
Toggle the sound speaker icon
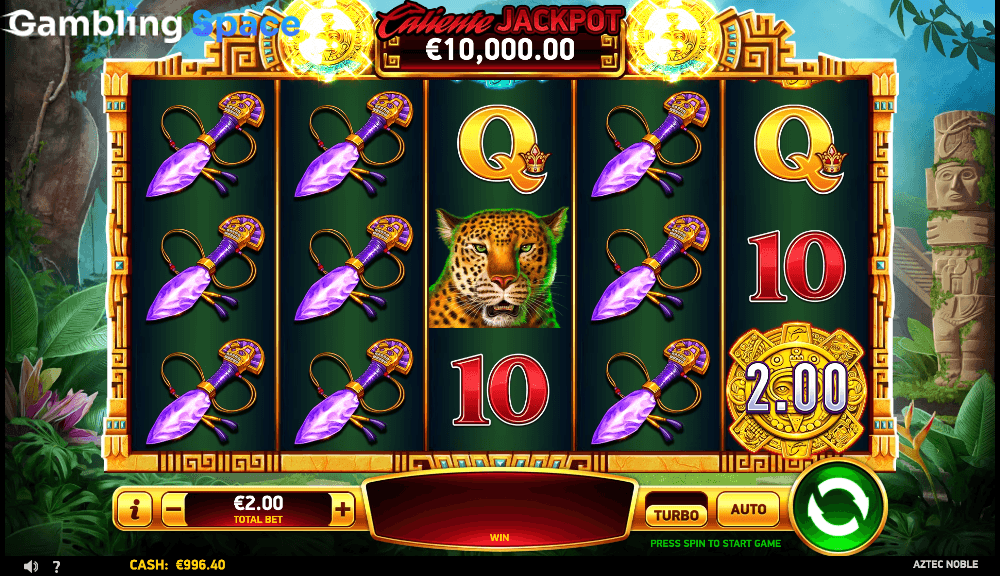coord(30,566)
